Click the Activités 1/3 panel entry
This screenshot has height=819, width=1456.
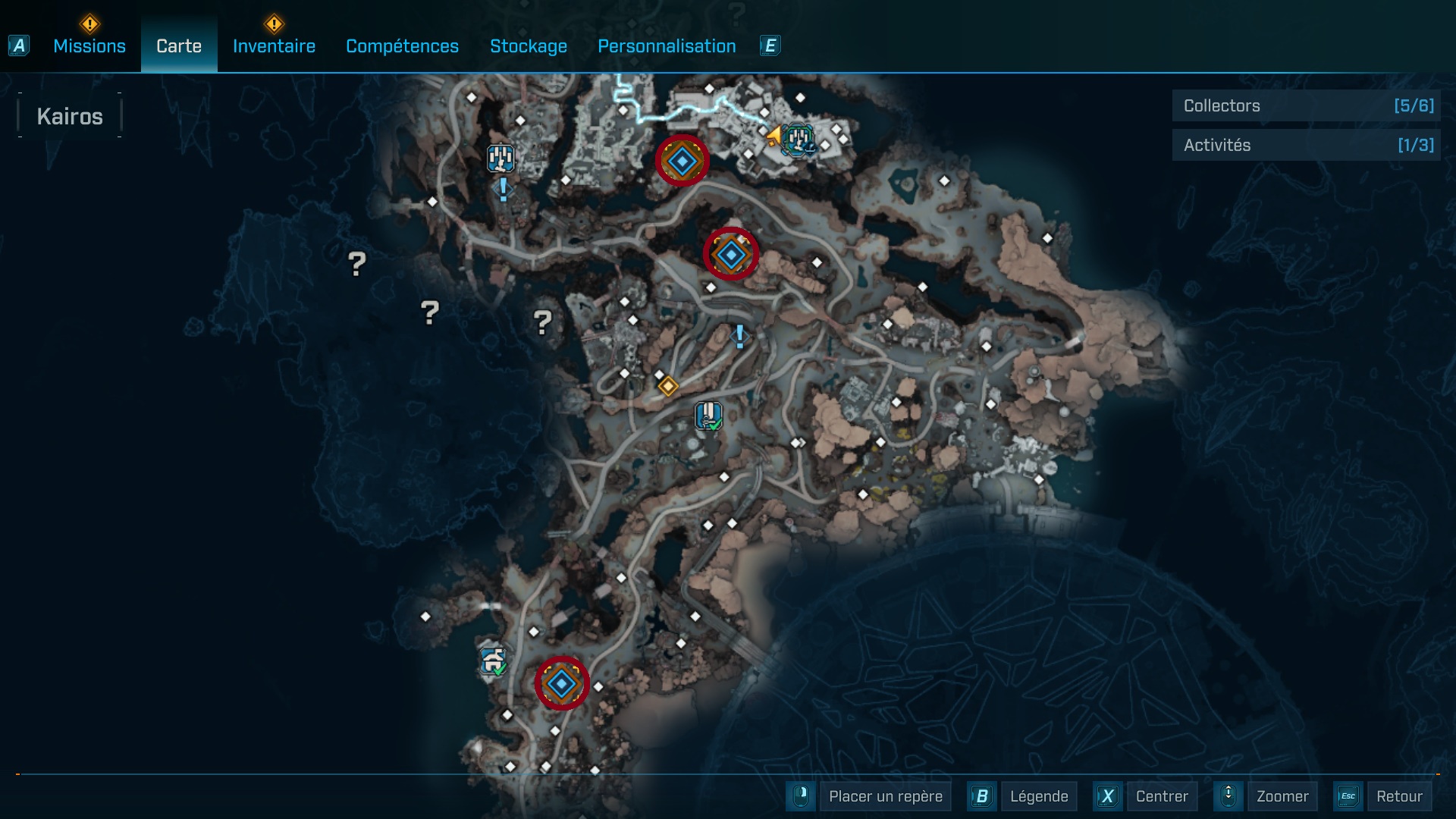1306,144
